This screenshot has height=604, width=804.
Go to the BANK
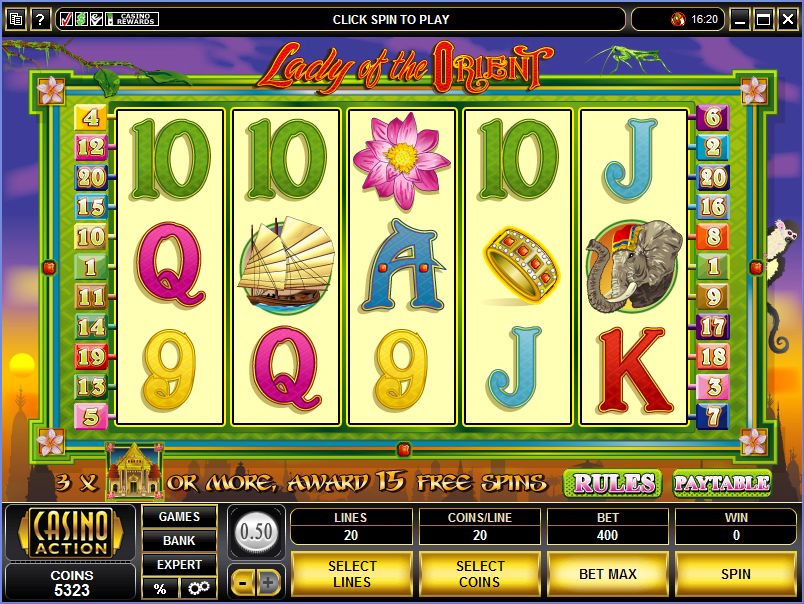(179, 541)
